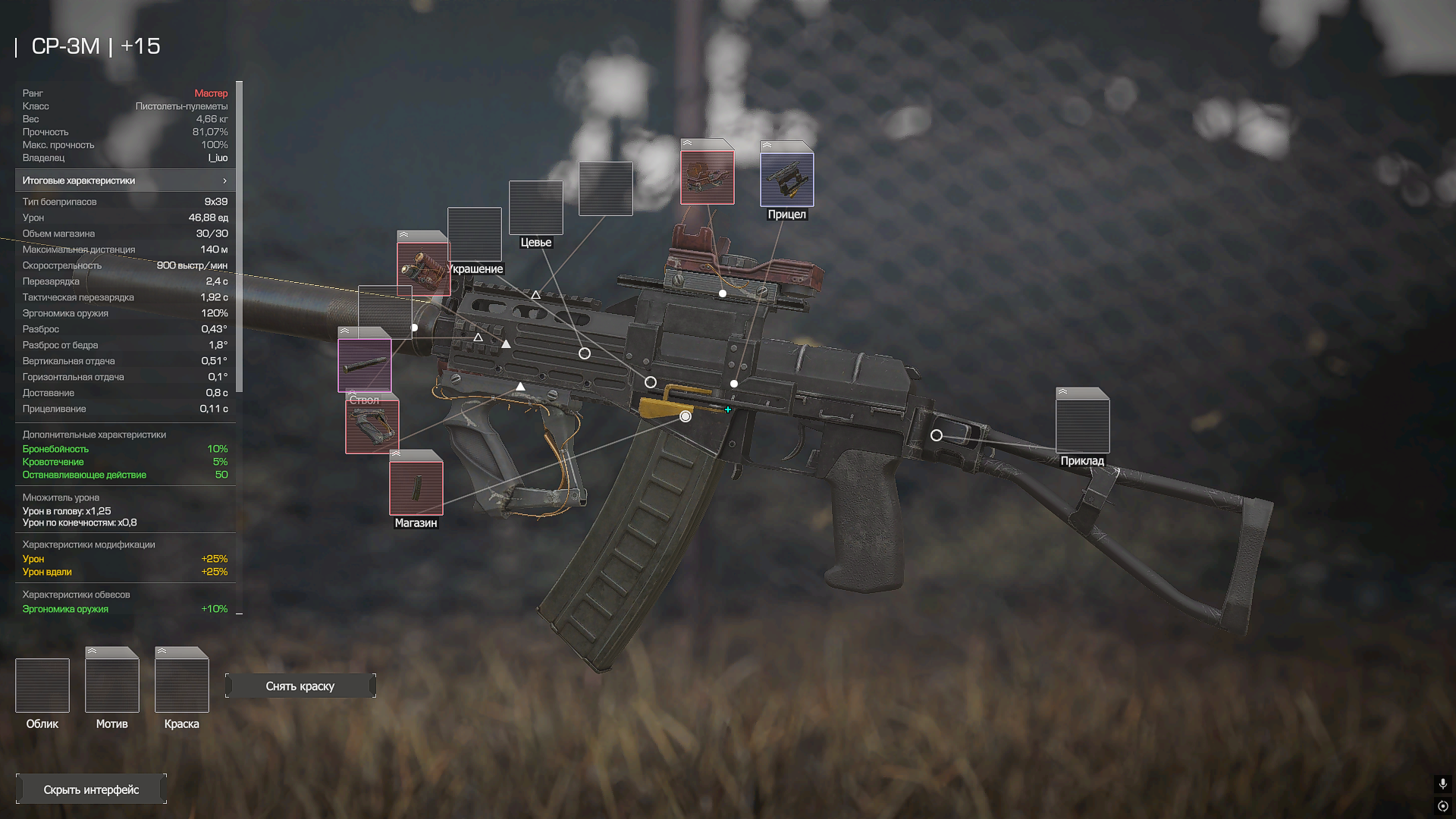1456x819 pixels.
Task: Hide the interface with "Скрыть интерфейс"
Action: point(91,789)
